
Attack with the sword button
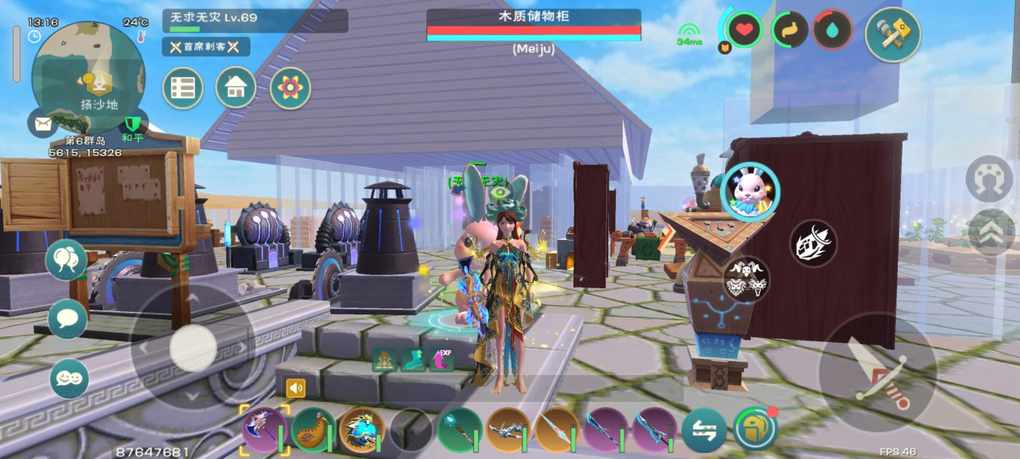877,373
